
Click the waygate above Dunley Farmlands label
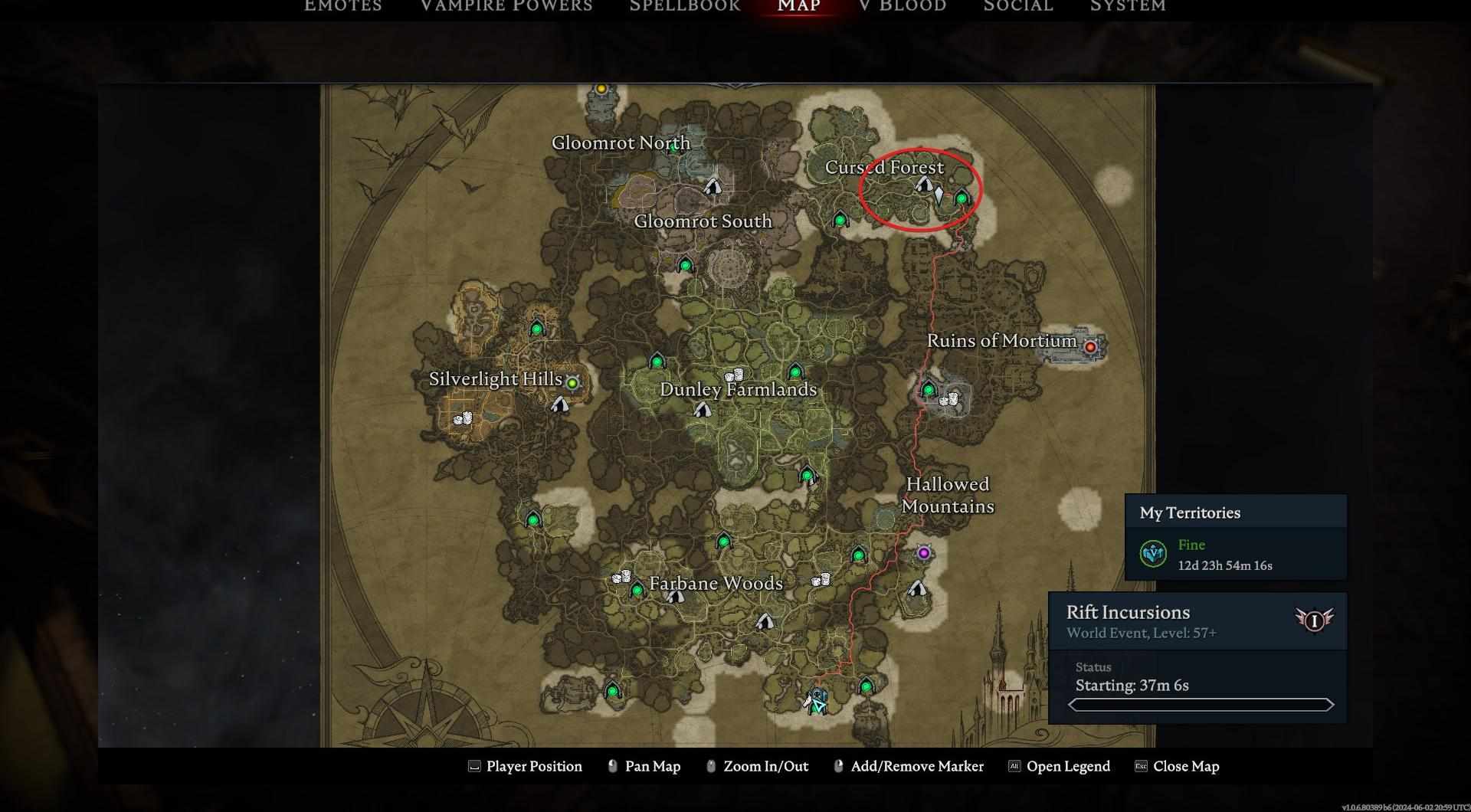[x=795, y=372]
